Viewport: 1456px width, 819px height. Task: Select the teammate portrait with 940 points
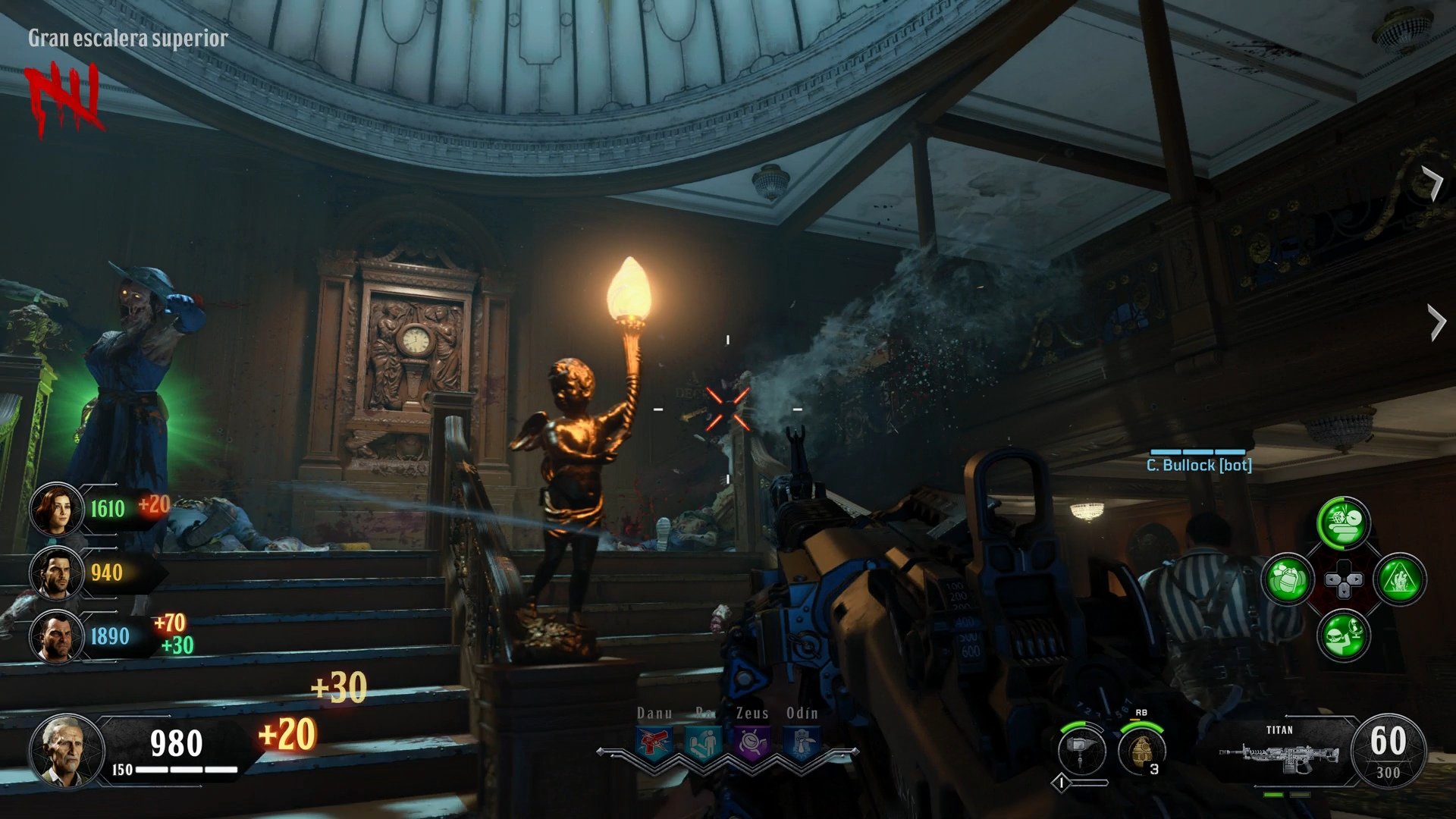[56, 573]
